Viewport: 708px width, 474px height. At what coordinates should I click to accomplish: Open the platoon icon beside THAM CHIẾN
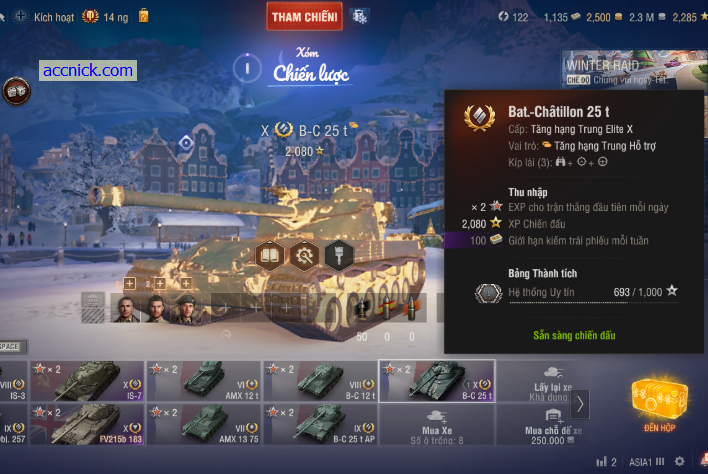pyautogui.click(x=360, y=16)
